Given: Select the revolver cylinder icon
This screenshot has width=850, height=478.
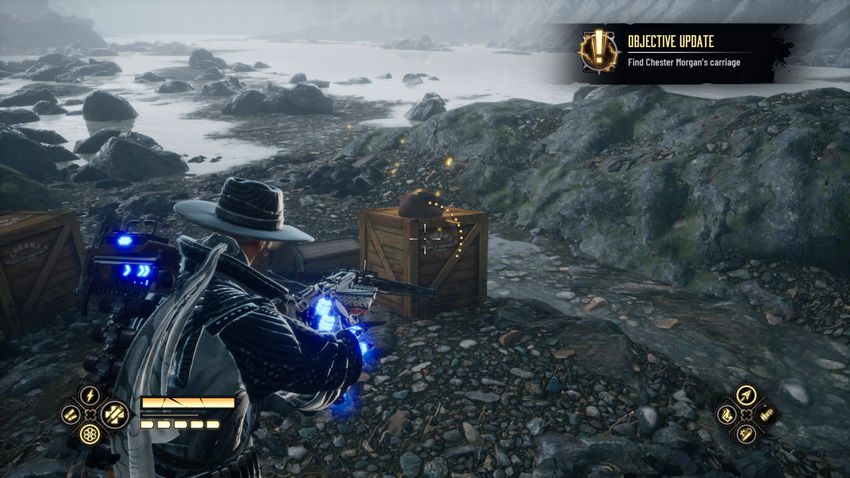Looking at the screenshot, I should 89,433.
